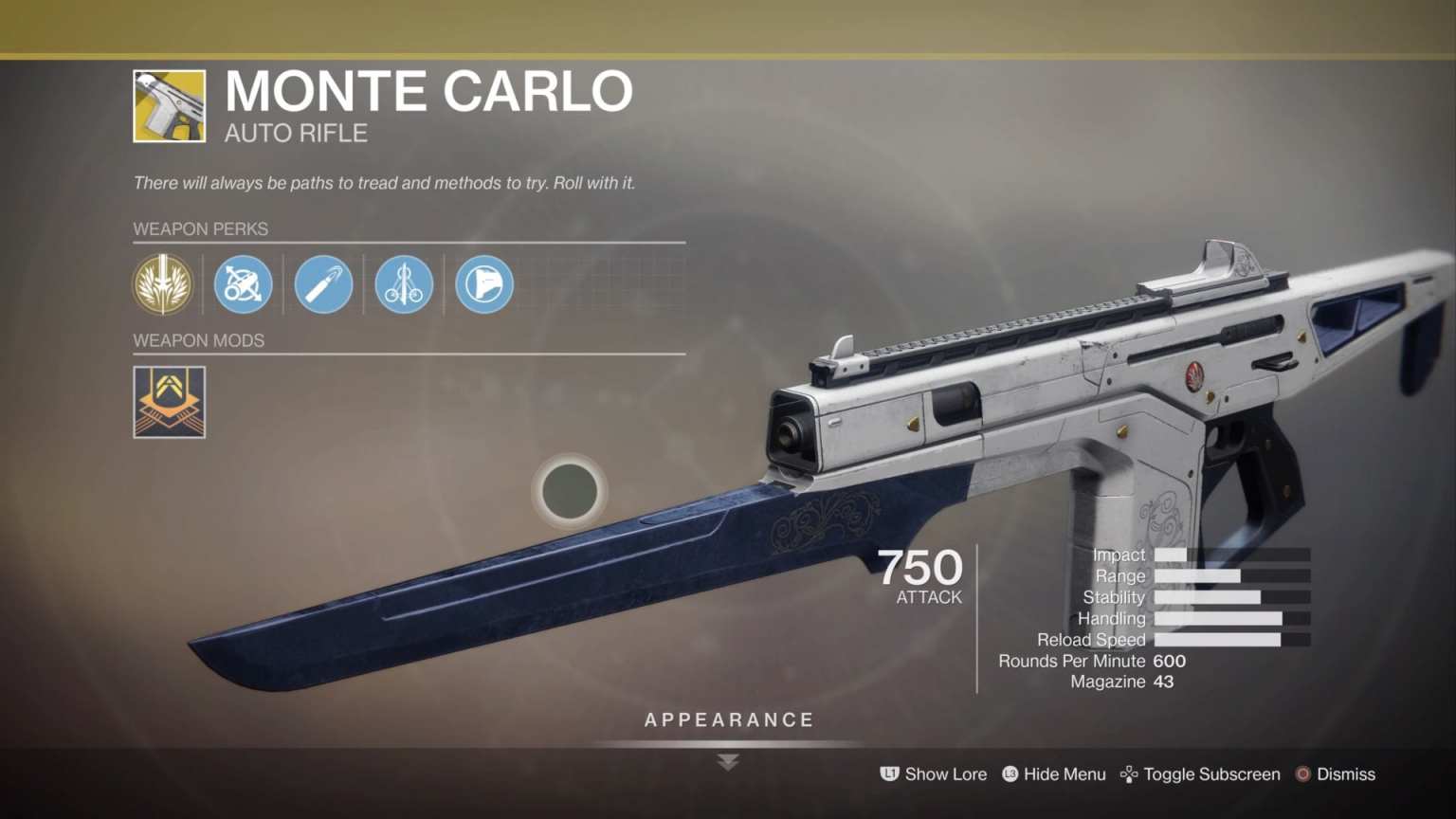Toggle Subscreen via the touchpad option

pos(1200,774)
